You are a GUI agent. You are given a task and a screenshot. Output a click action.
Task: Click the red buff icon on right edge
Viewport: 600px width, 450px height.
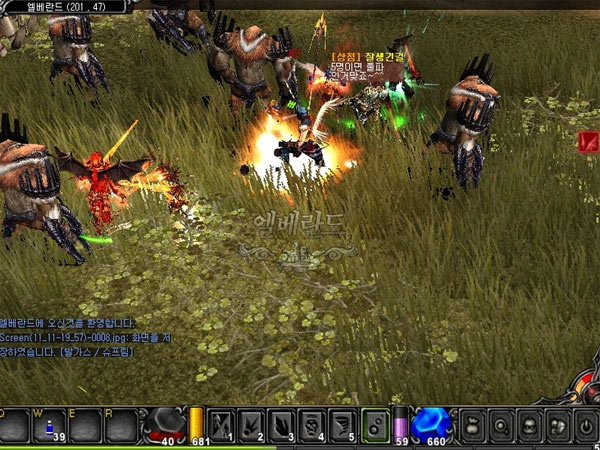588,143
